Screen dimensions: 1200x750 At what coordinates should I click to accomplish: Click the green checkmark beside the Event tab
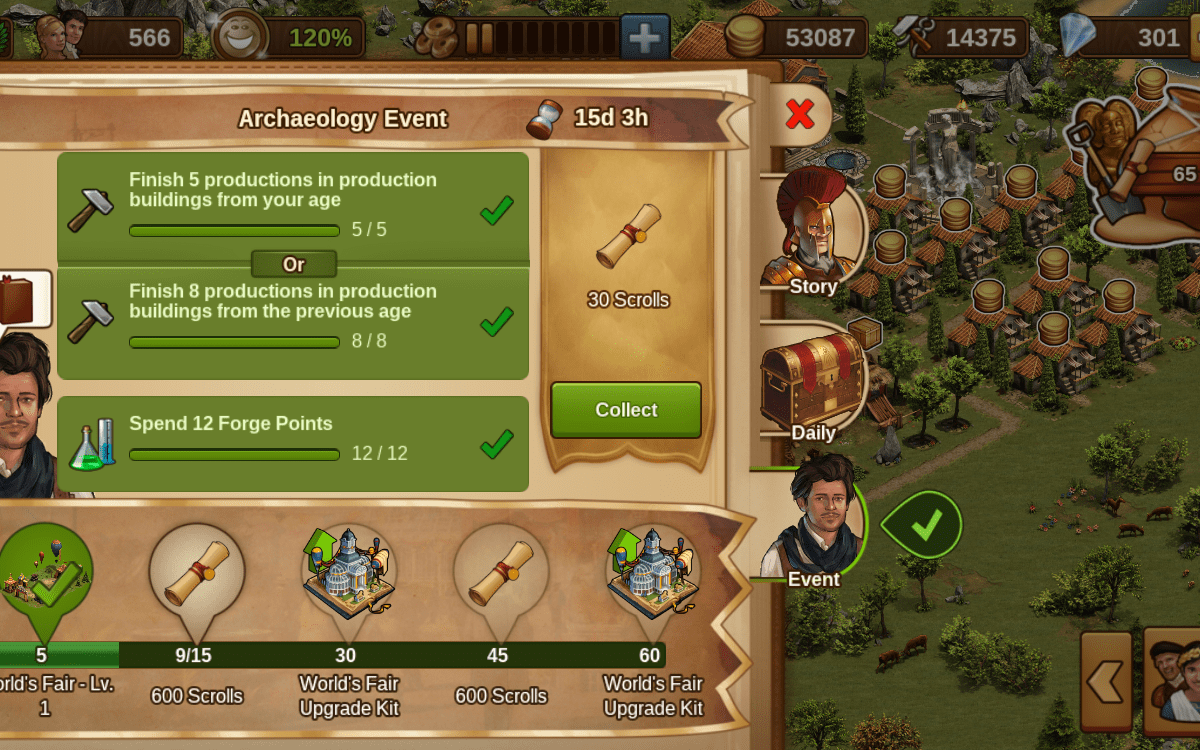coord(924,525)
